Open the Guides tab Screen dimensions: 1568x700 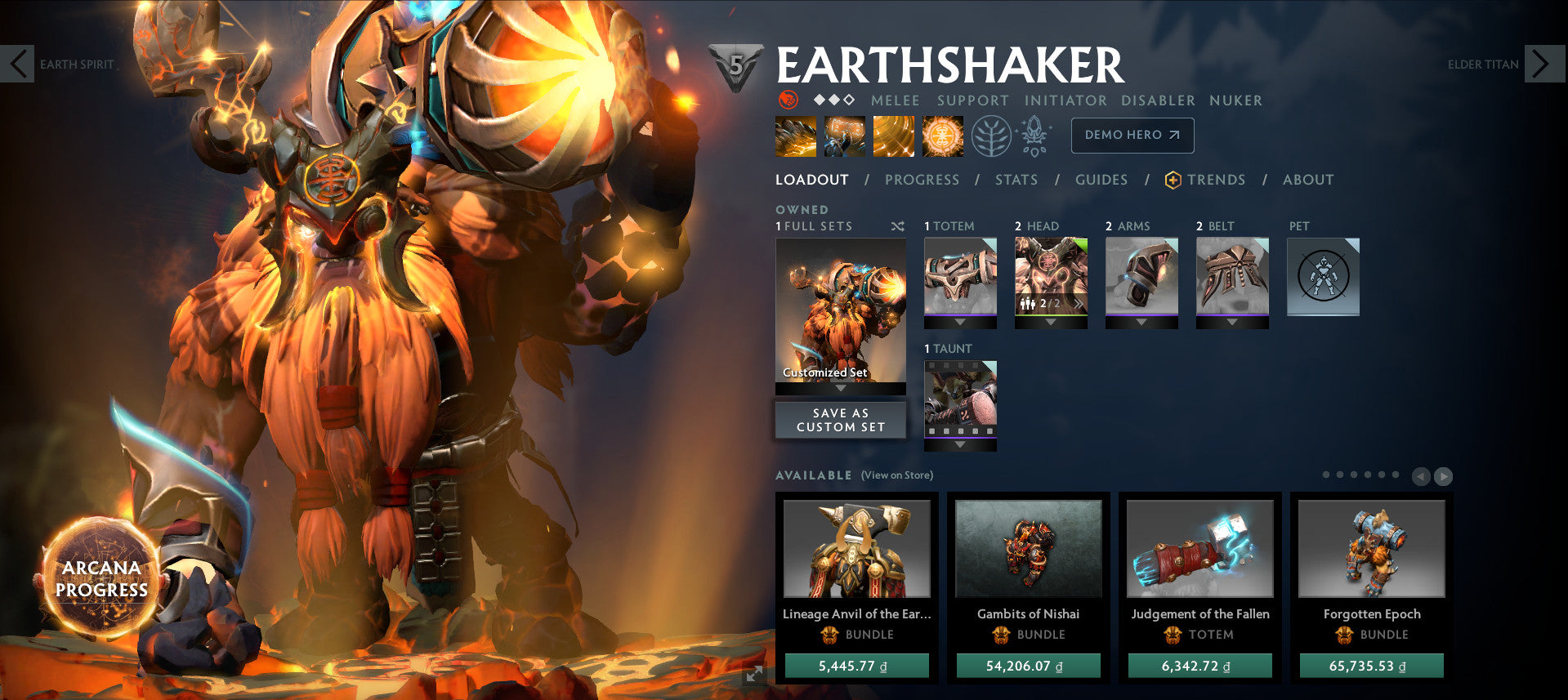[x=1101, y=180]
